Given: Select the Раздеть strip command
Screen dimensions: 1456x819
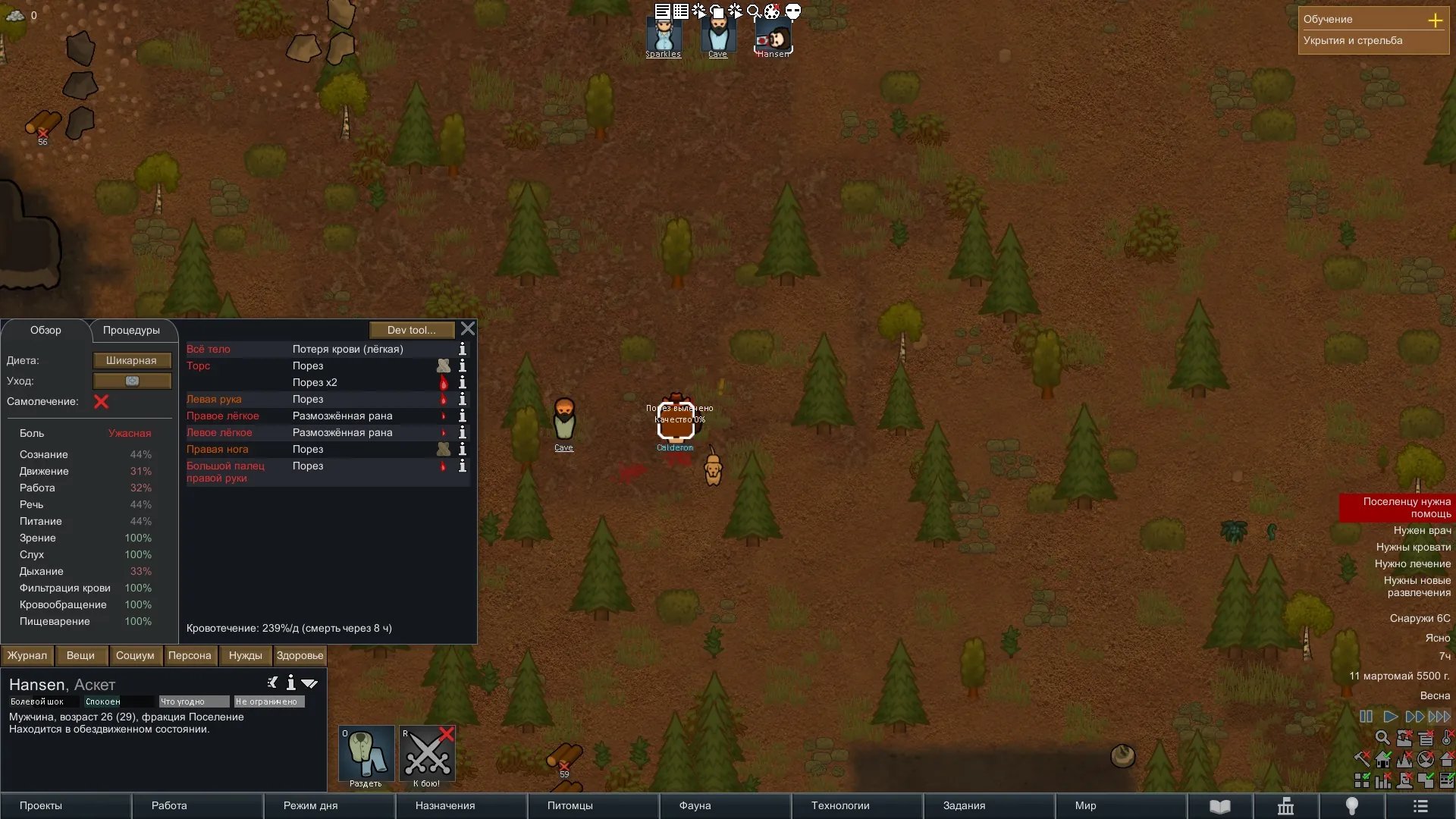Looking at the screenshot, I should point(366,756).
